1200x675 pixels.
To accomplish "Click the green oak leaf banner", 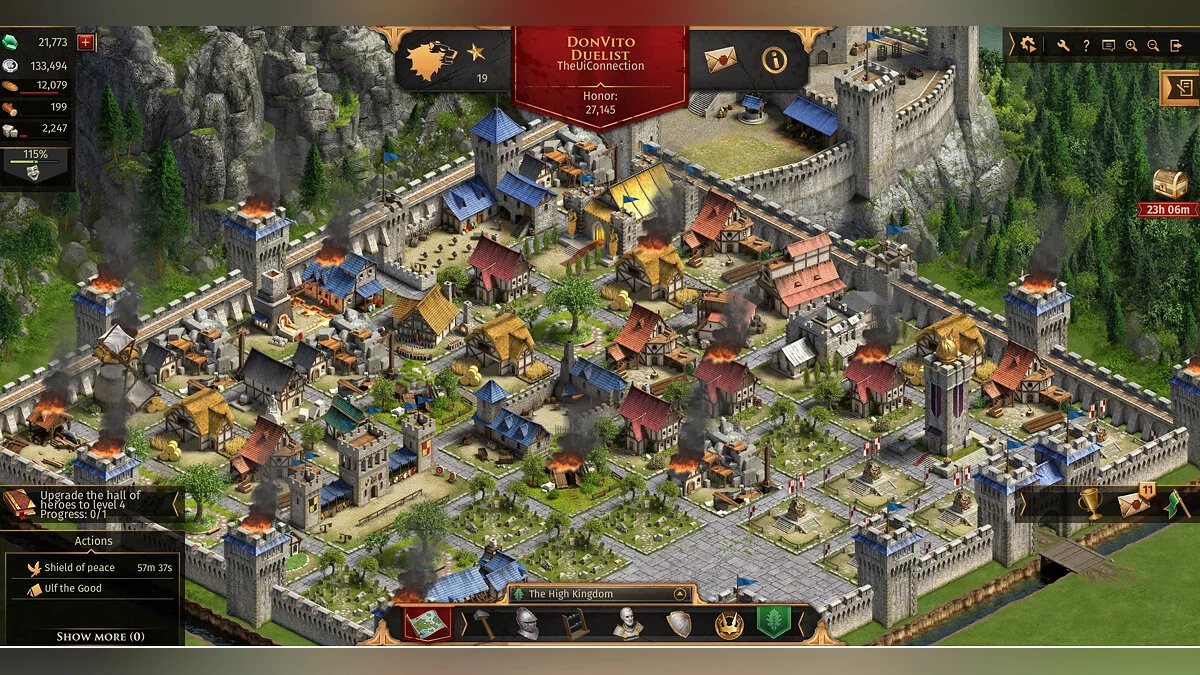I will click(773, 623).
